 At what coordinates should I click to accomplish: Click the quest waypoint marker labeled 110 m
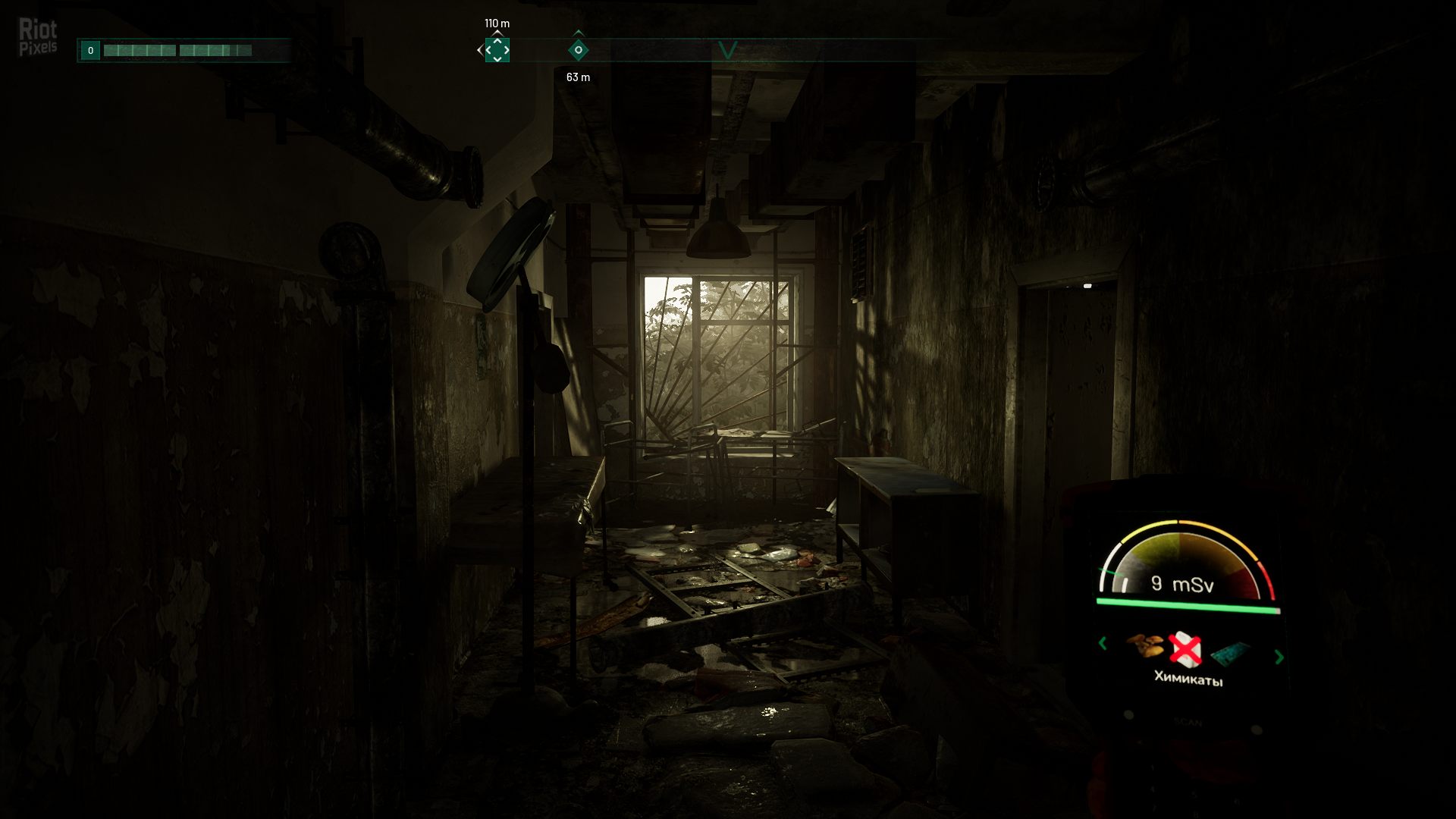coord(497,50)
